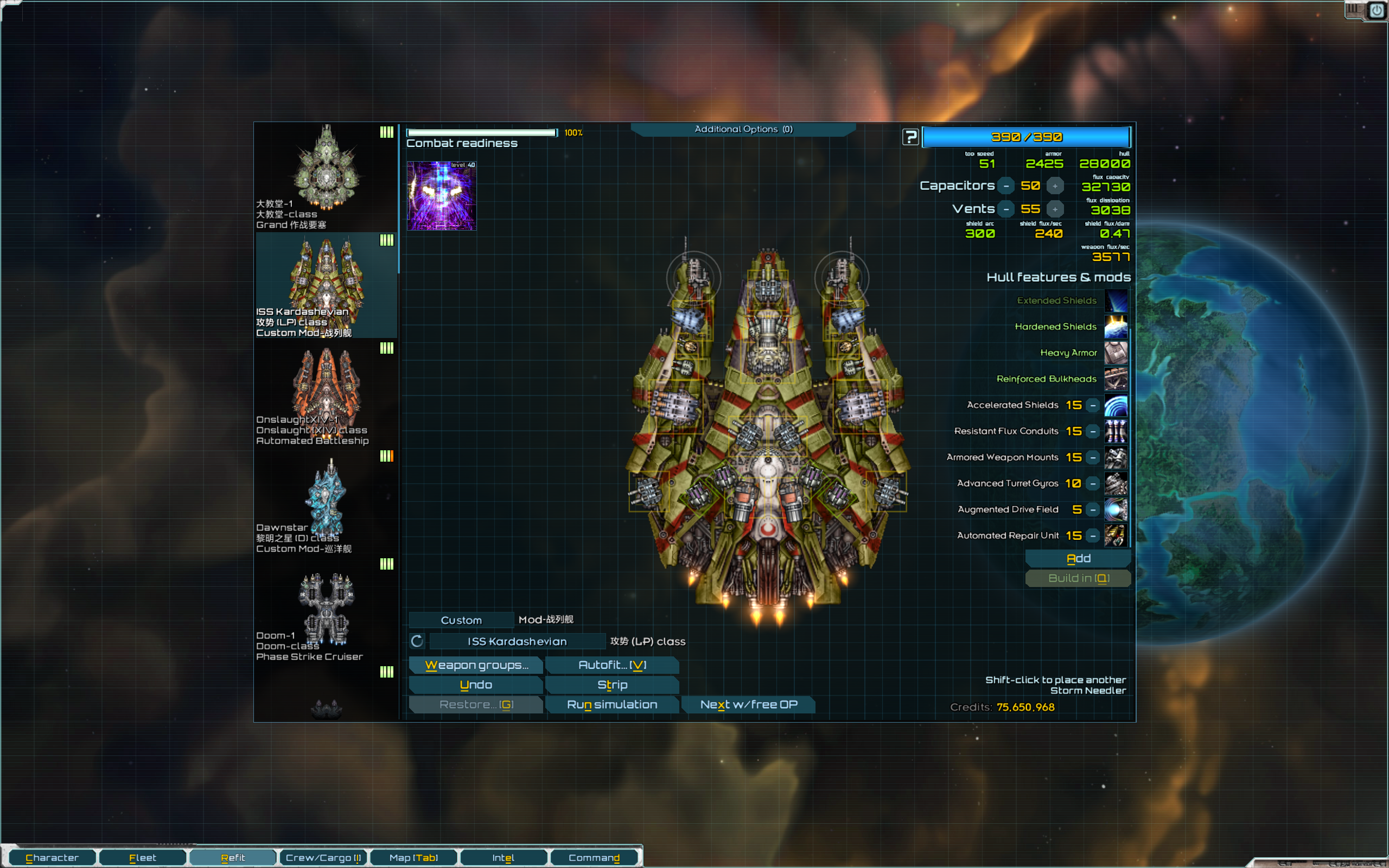
Task: Open the Intel tab
Action: (503, 858)
